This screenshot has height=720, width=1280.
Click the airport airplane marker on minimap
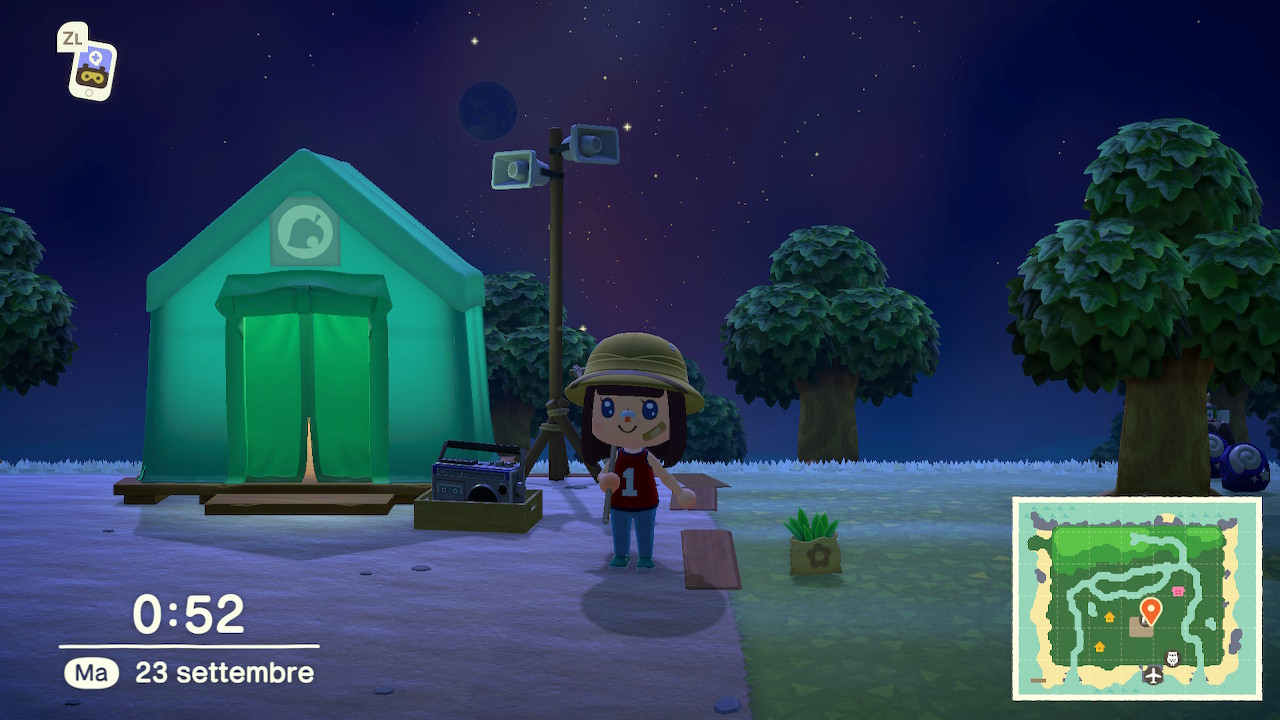point(1153,676)
